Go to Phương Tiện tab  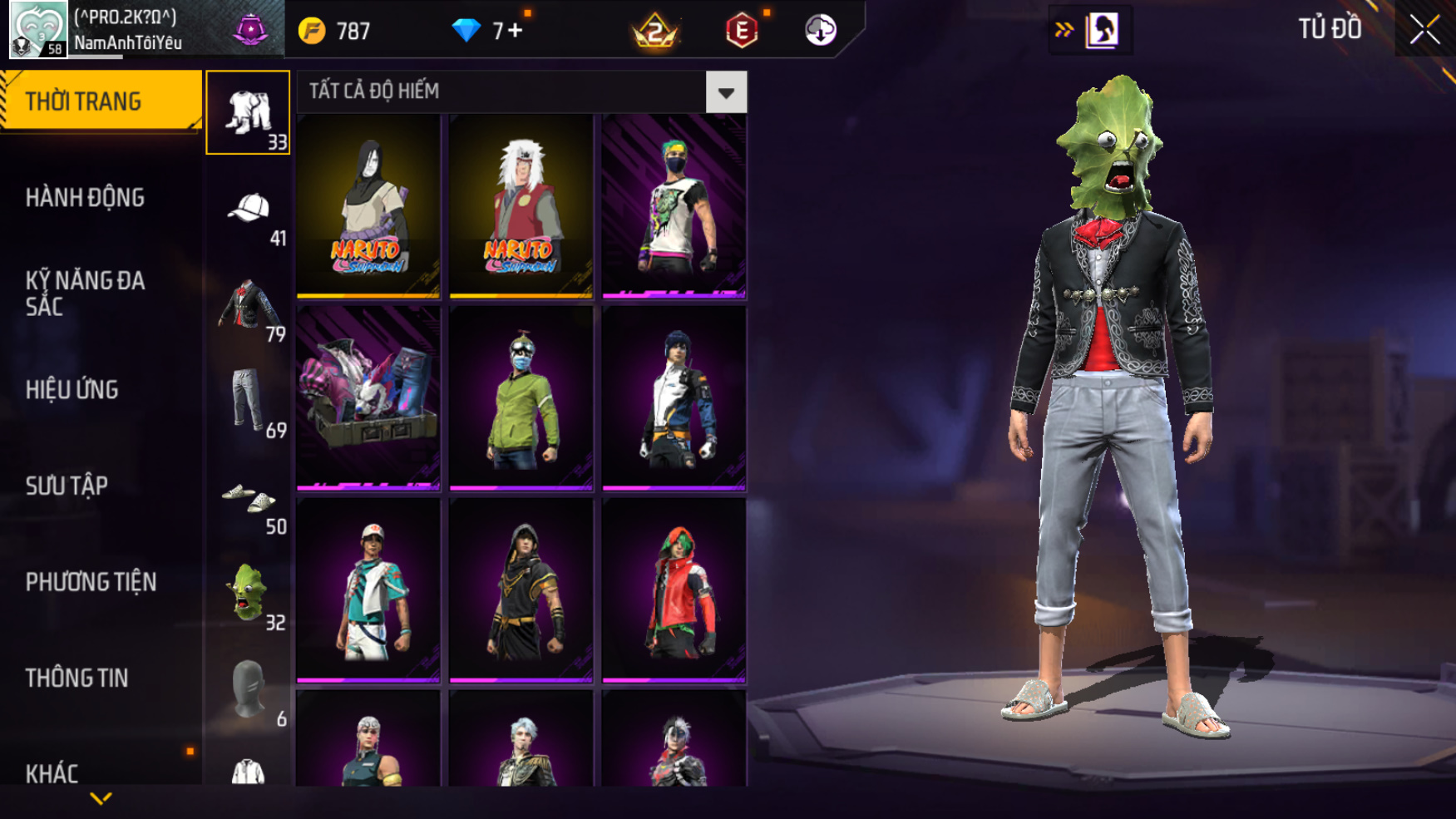pyautogui.click(x=91, y=582)
